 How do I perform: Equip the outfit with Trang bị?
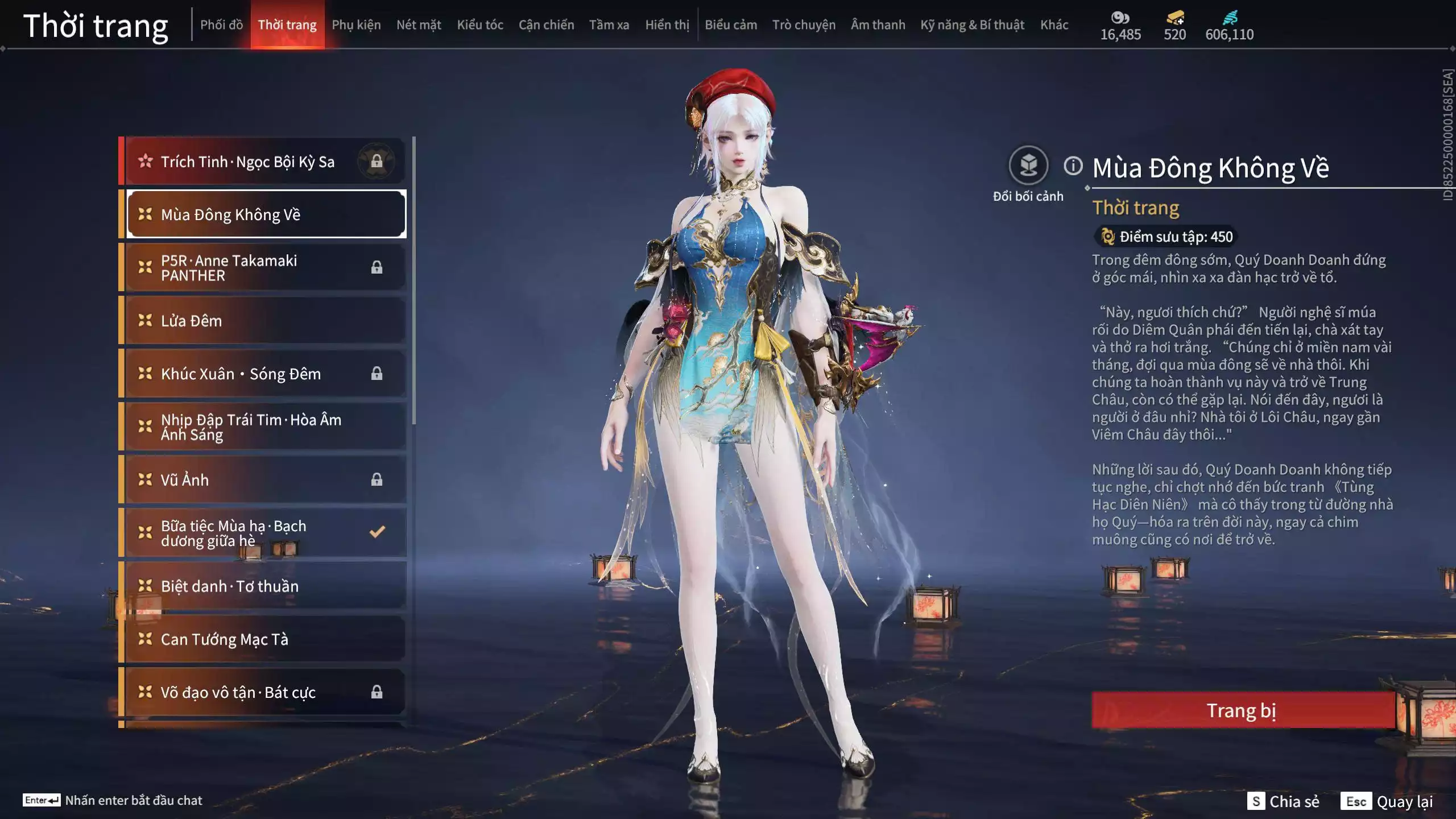click(x=1242, y=710)
